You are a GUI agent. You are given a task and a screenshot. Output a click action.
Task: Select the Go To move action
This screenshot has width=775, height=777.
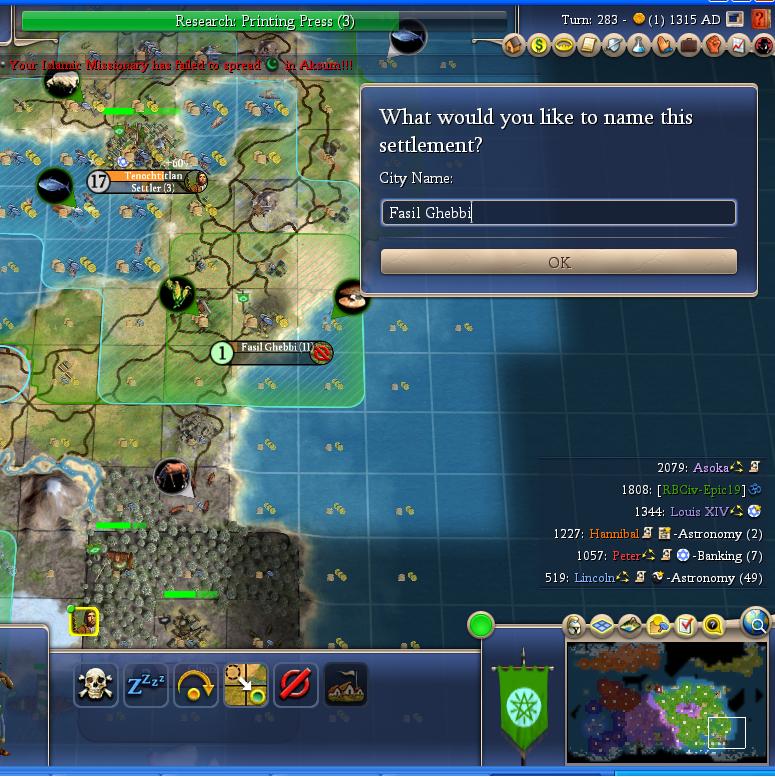(246, 685)
